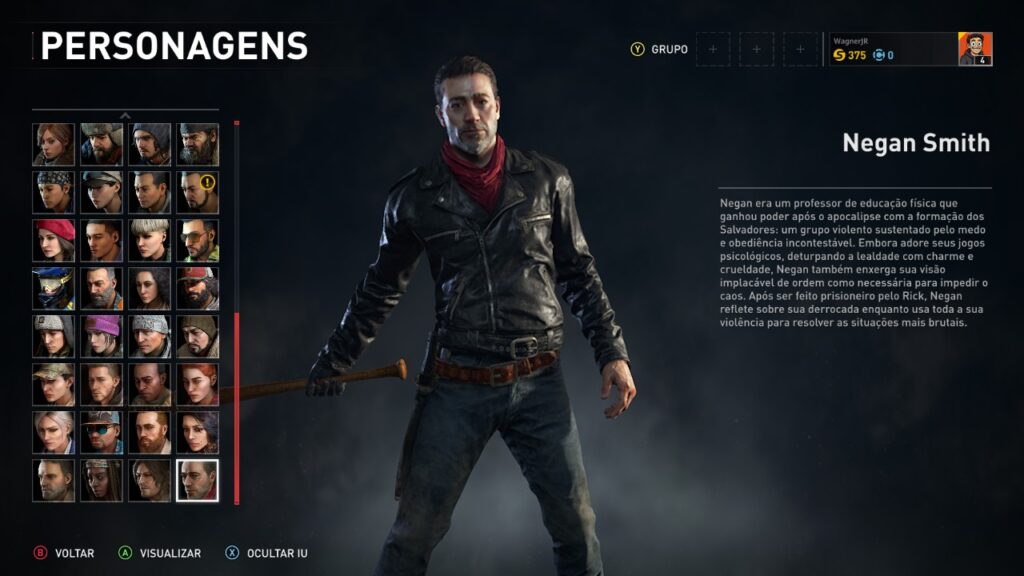Activate the Visualizar option
Image resolution: width=1024 pixels, height=576 pixels.
point(169,553)
